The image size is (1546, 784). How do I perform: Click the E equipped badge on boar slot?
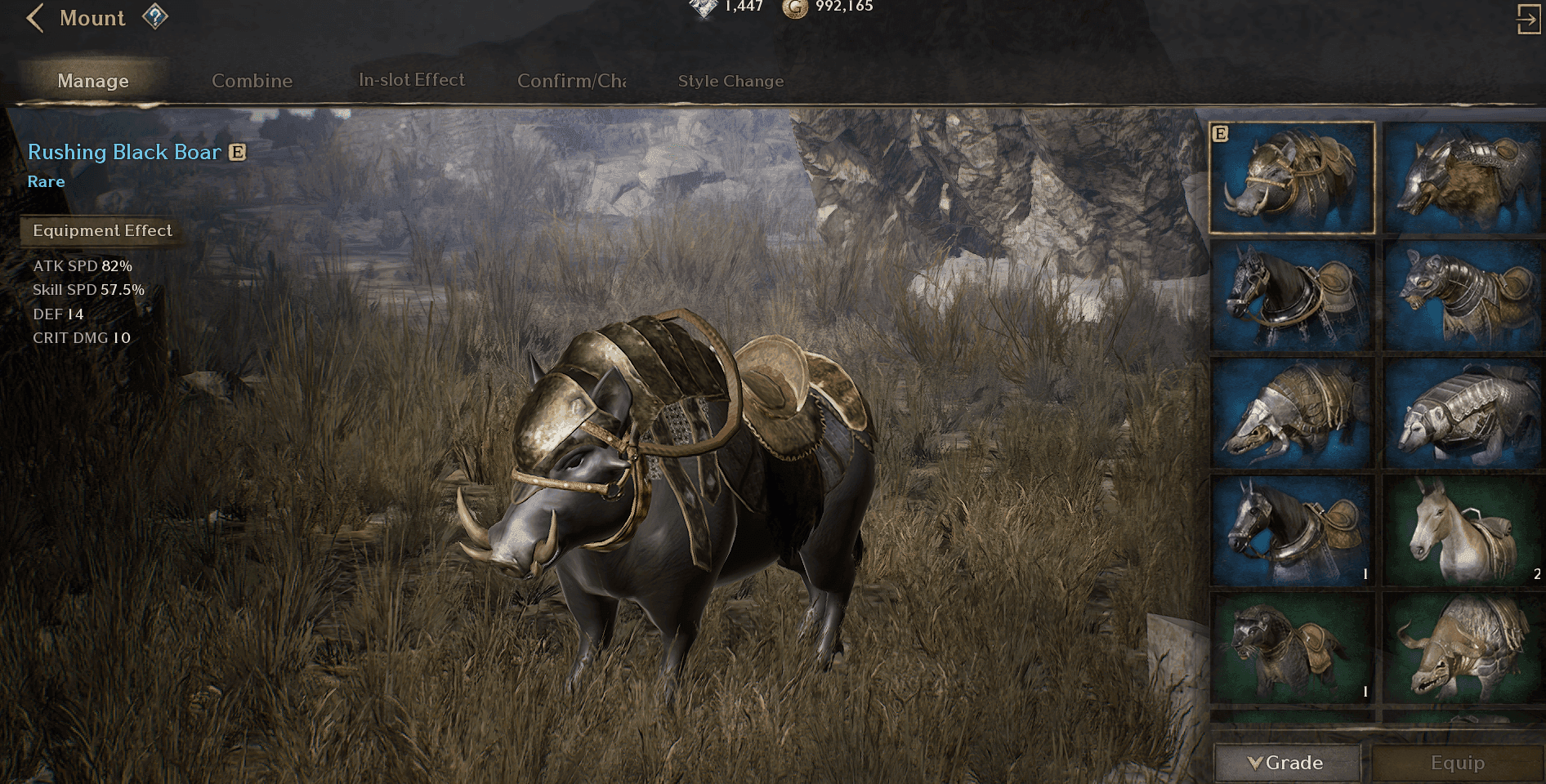(1219, 131)
